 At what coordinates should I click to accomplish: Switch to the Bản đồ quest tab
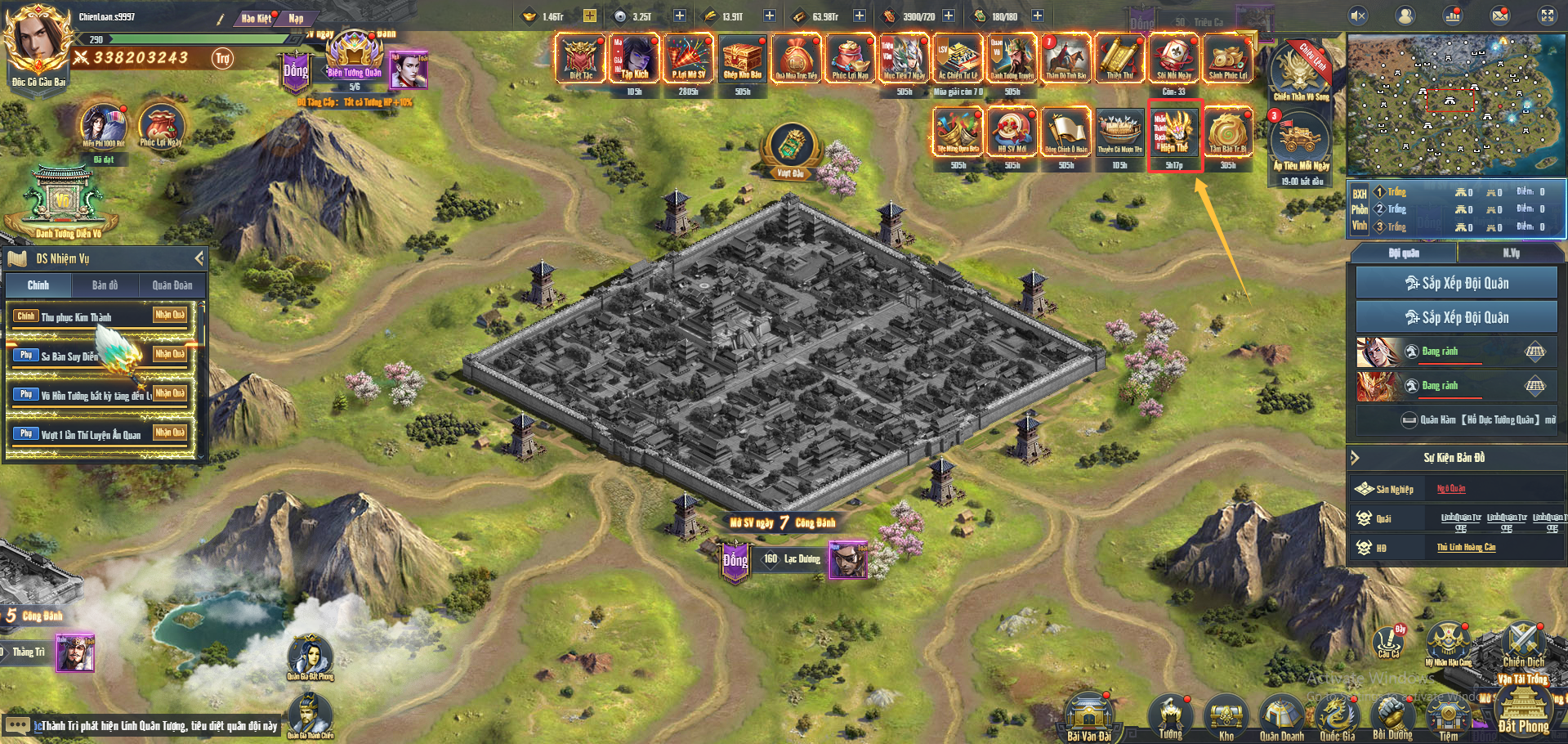105,285
